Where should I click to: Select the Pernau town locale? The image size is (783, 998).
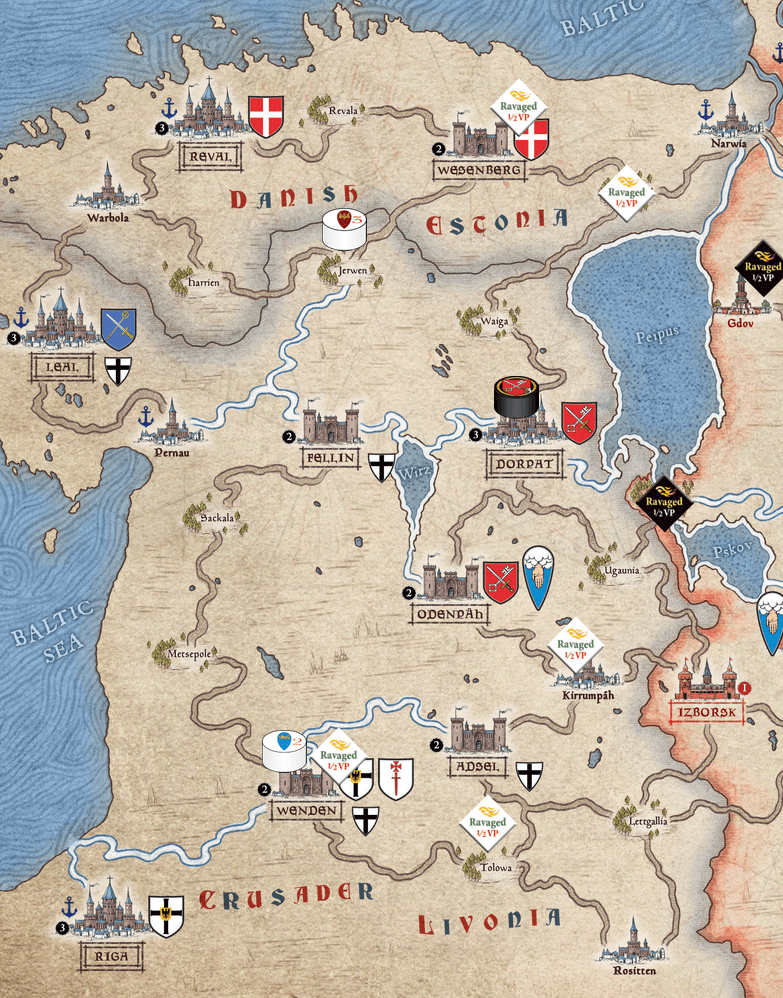[170, 425]
